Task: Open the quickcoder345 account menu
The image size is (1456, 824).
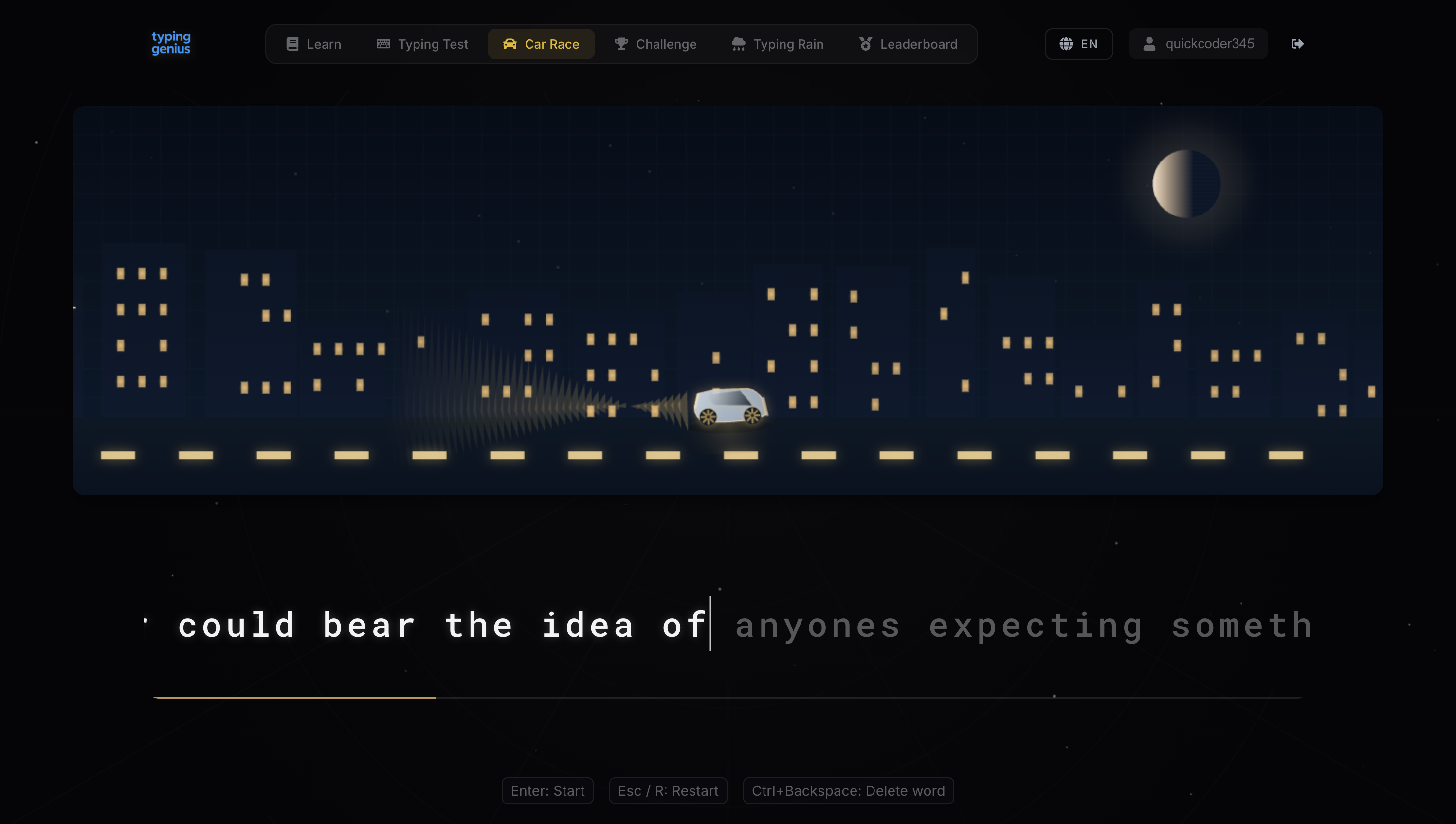Action: pyautogui.click(x=1199, y=44)
